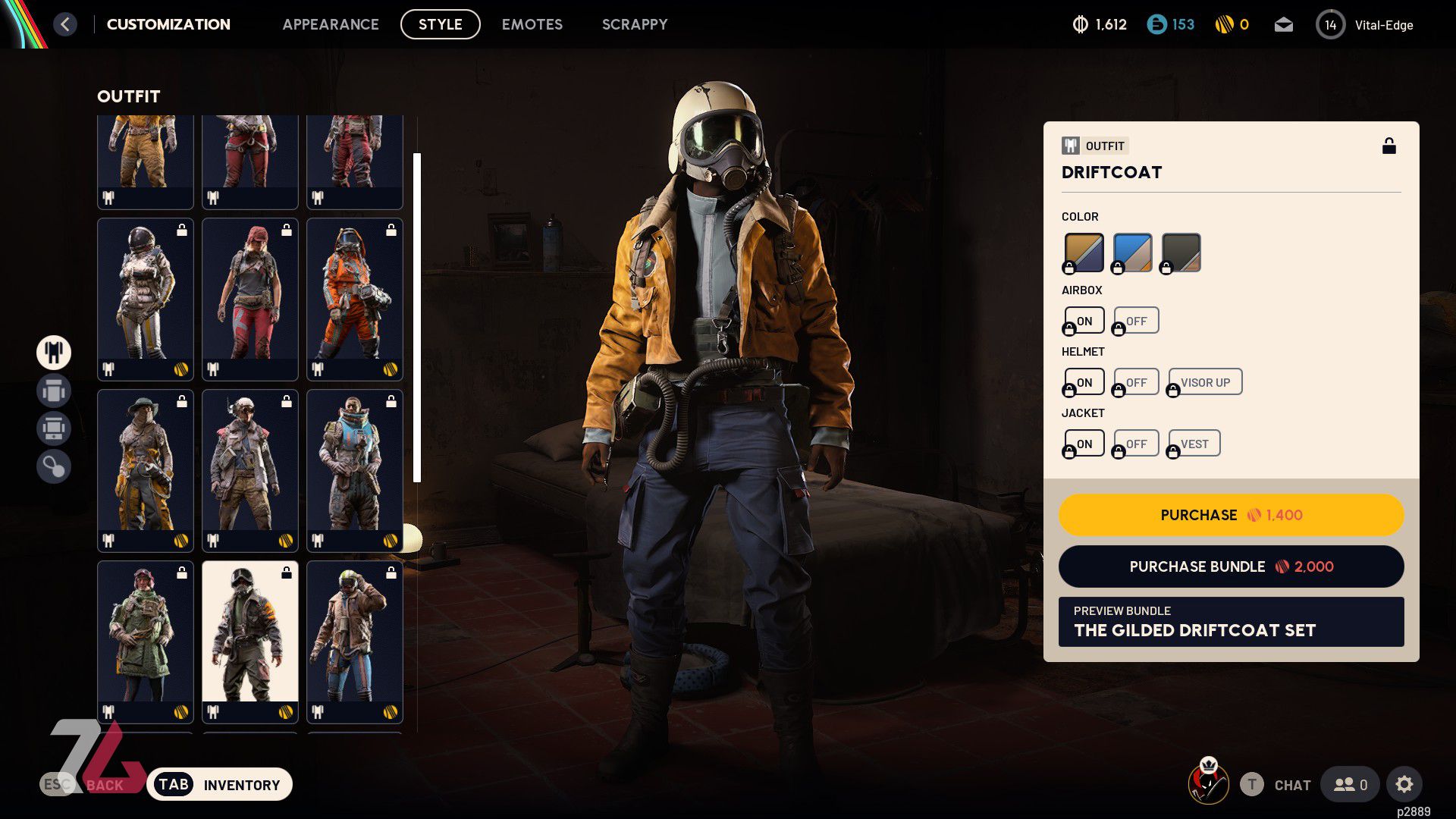Image resolution: width=1456 pixels, height=819 pixels.
Task: Purchase the Driftcoat outfit for 1,400
Action: (1231, 515)
